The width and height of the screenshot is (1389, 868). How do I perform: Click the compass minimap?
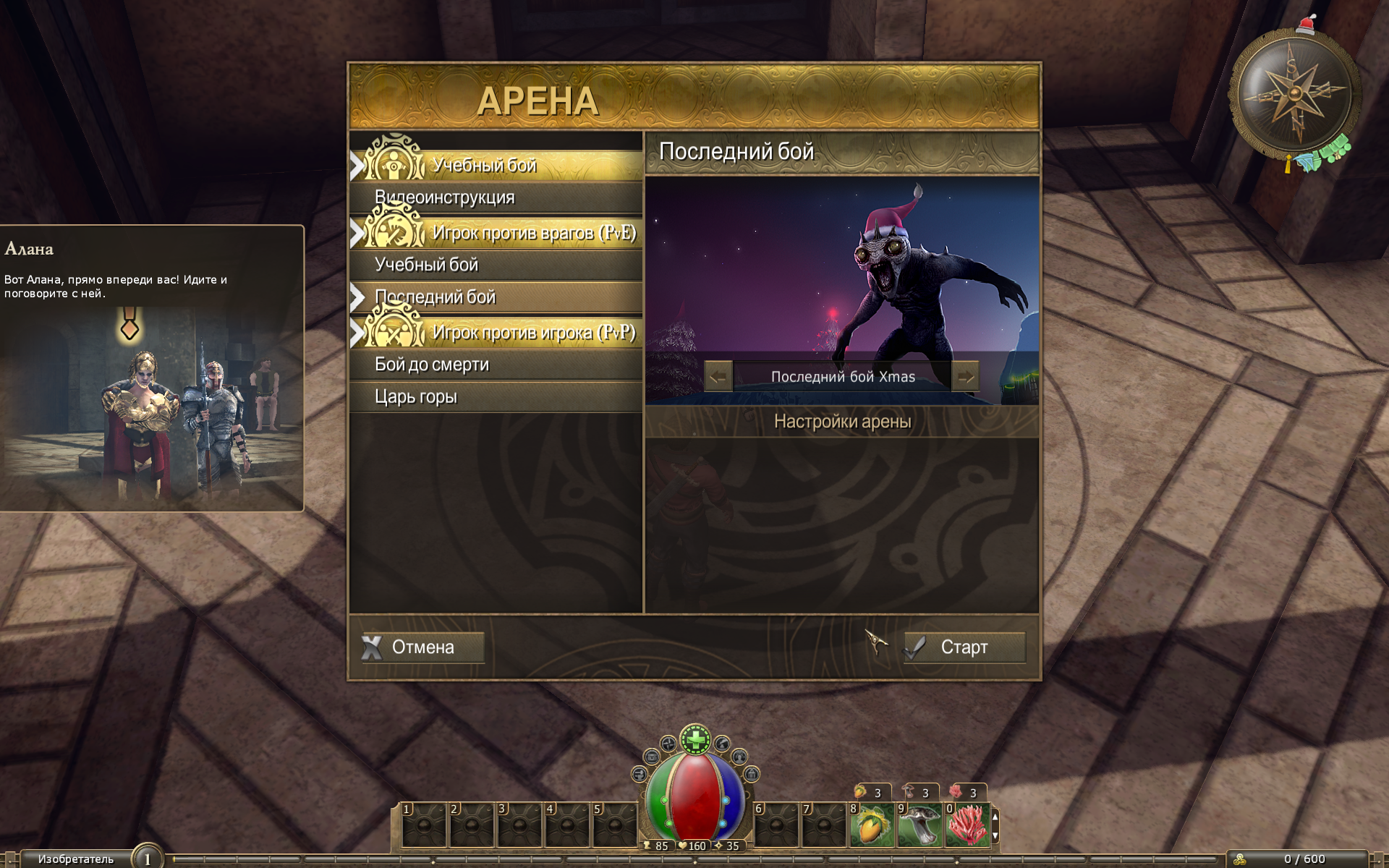(1294, 94)
